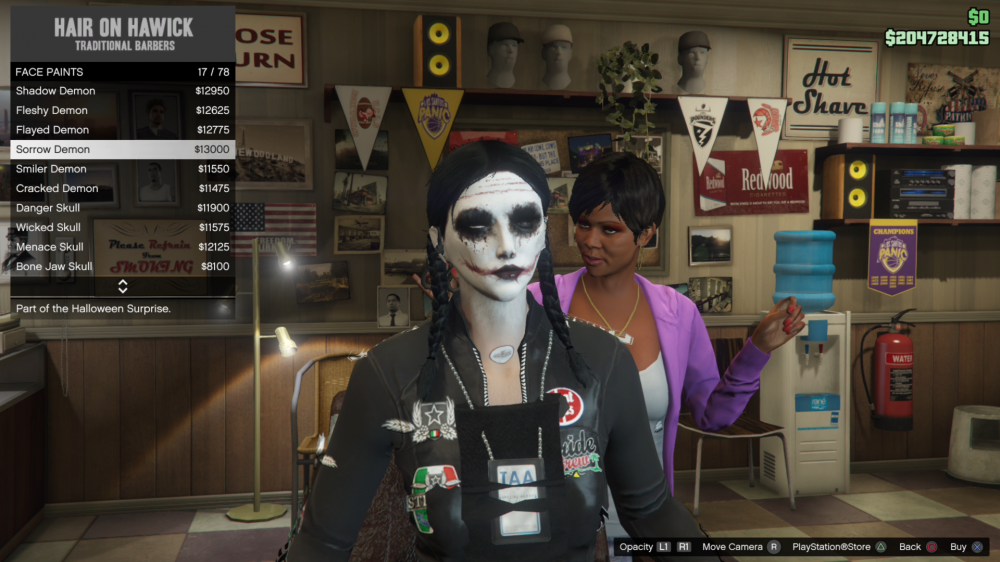Choose the Smiler Demon face paint
The width and height of the screenshot is (1000, 562).
123,169
